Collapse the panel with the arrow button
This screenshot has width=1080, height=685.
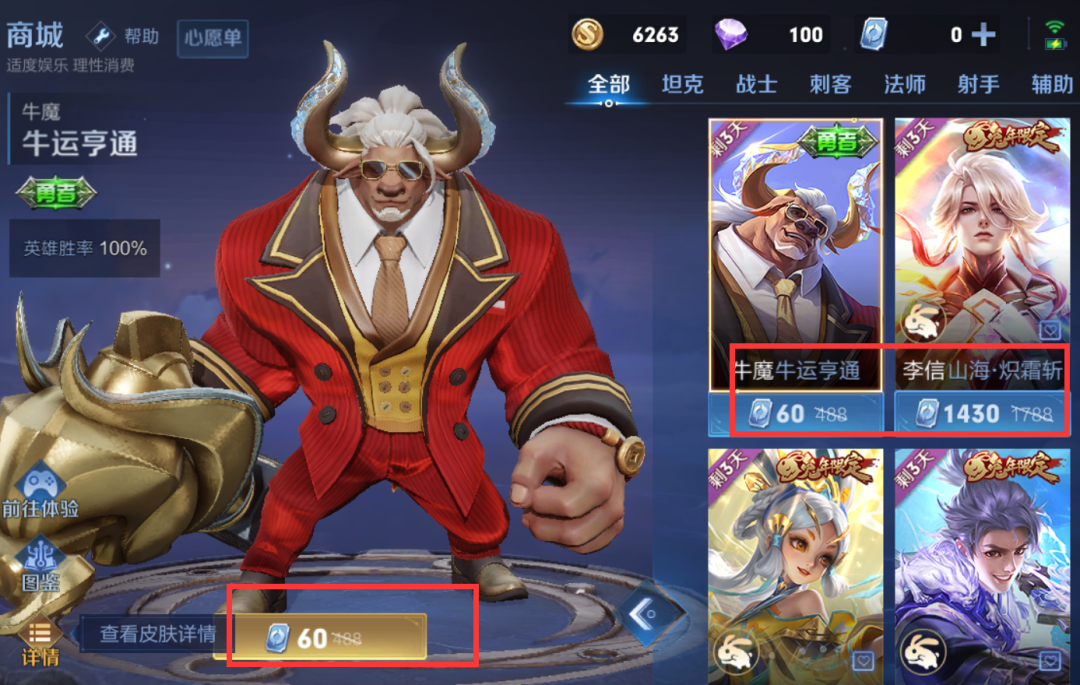coord(643,612)
